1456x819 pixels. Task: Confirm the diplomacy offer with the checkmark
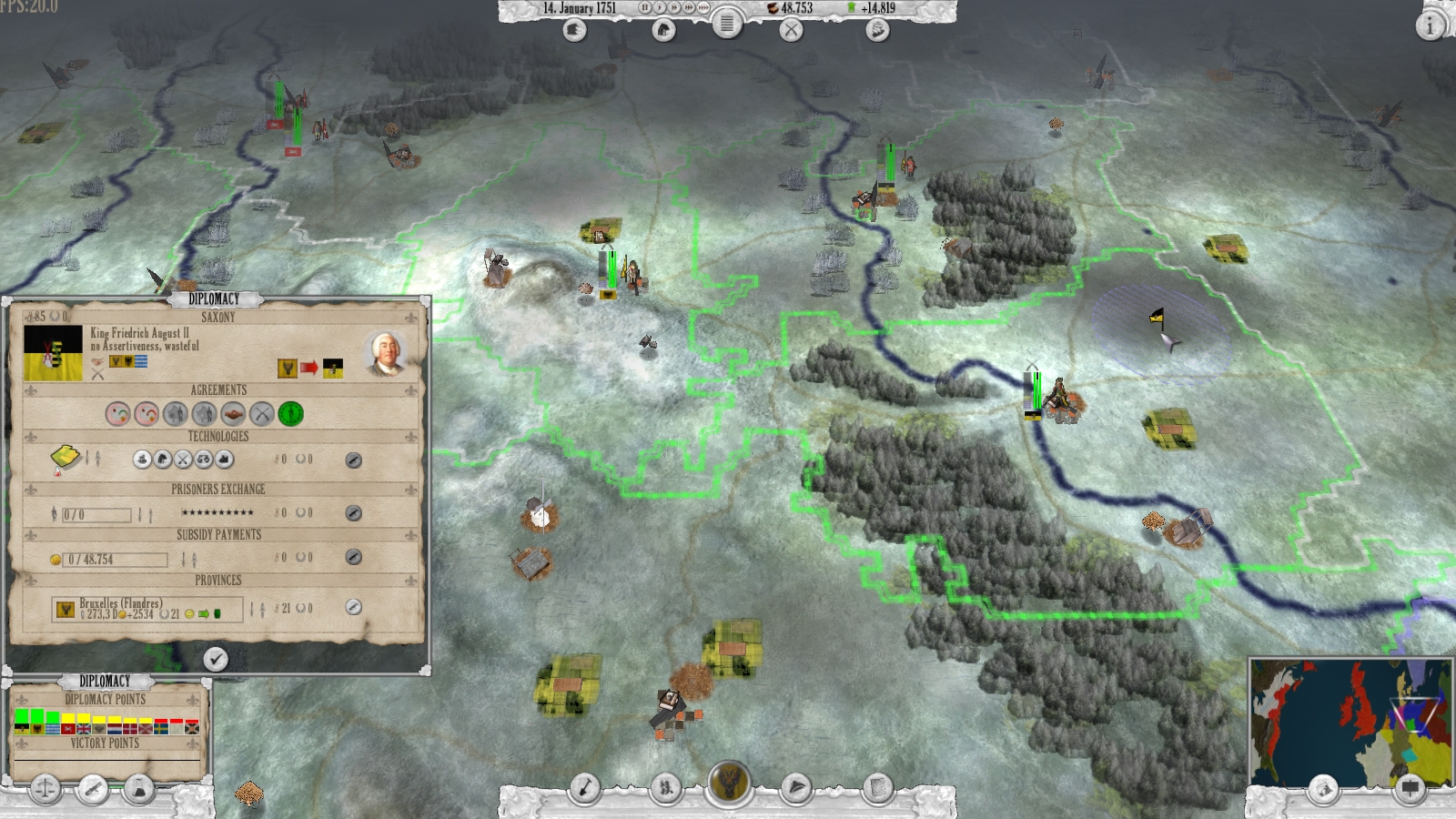coord(216,659)
